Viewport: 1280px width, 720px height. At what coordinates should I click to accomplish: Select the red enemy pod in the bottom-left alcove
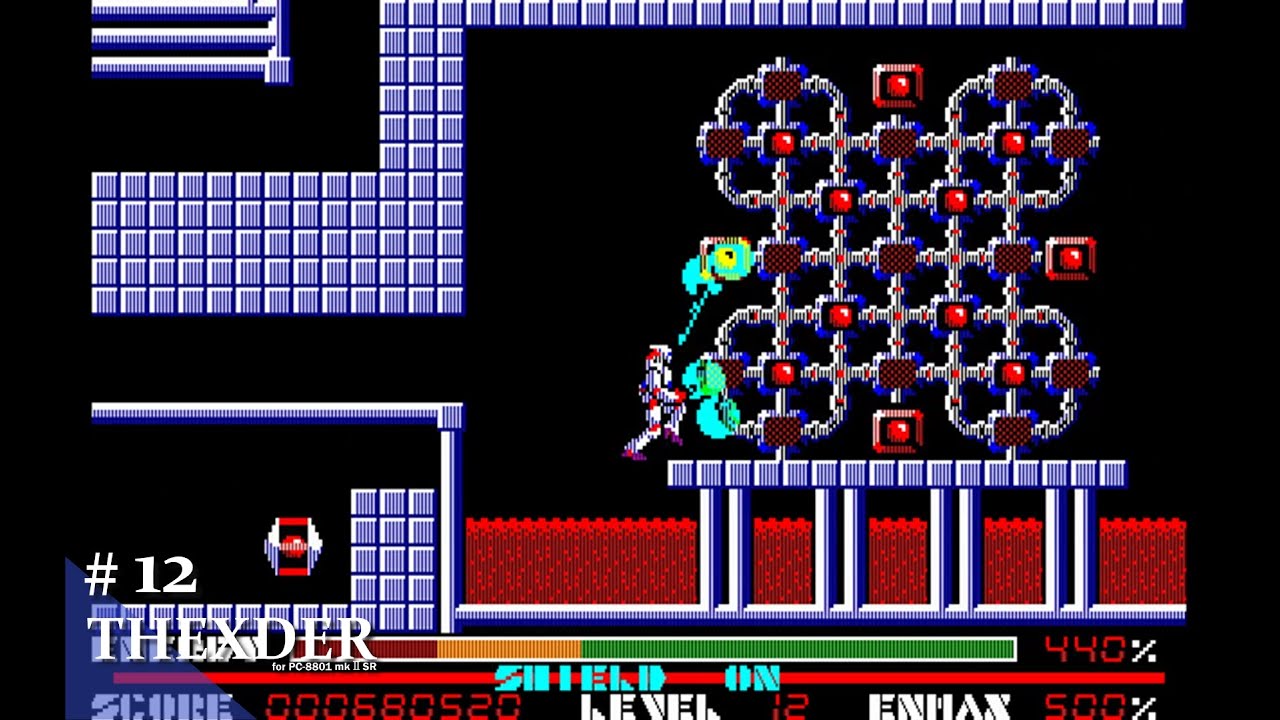pos(292,545)
